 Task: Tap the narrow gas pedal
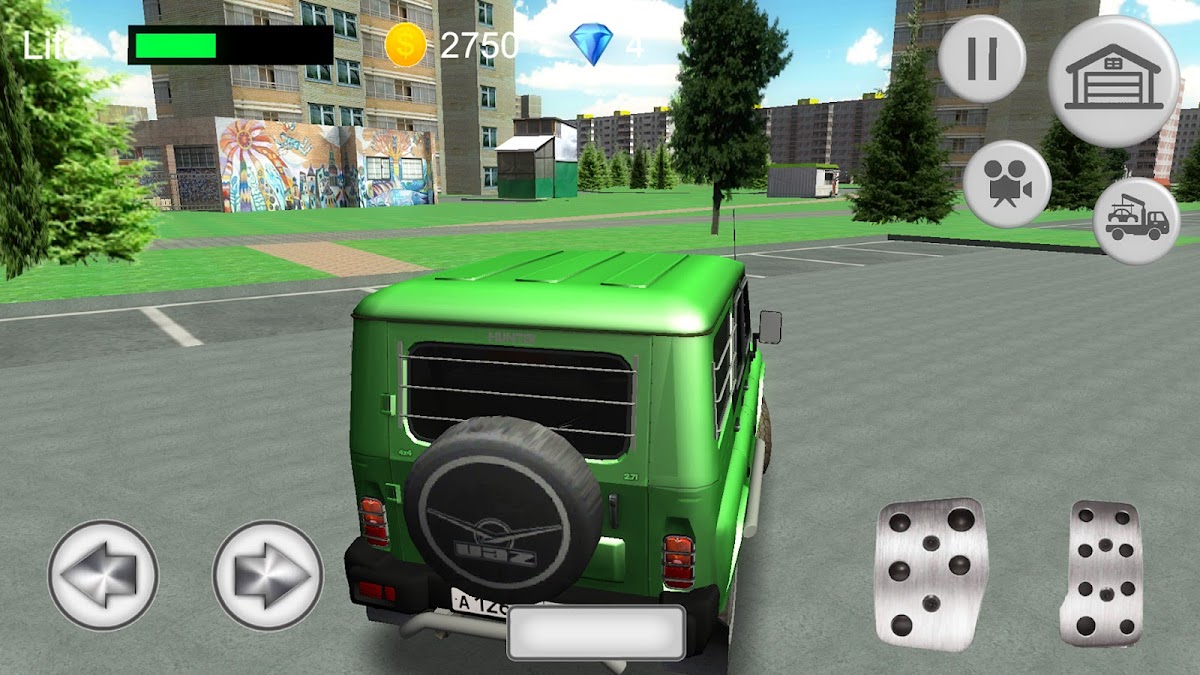[x=1102, y=574]
